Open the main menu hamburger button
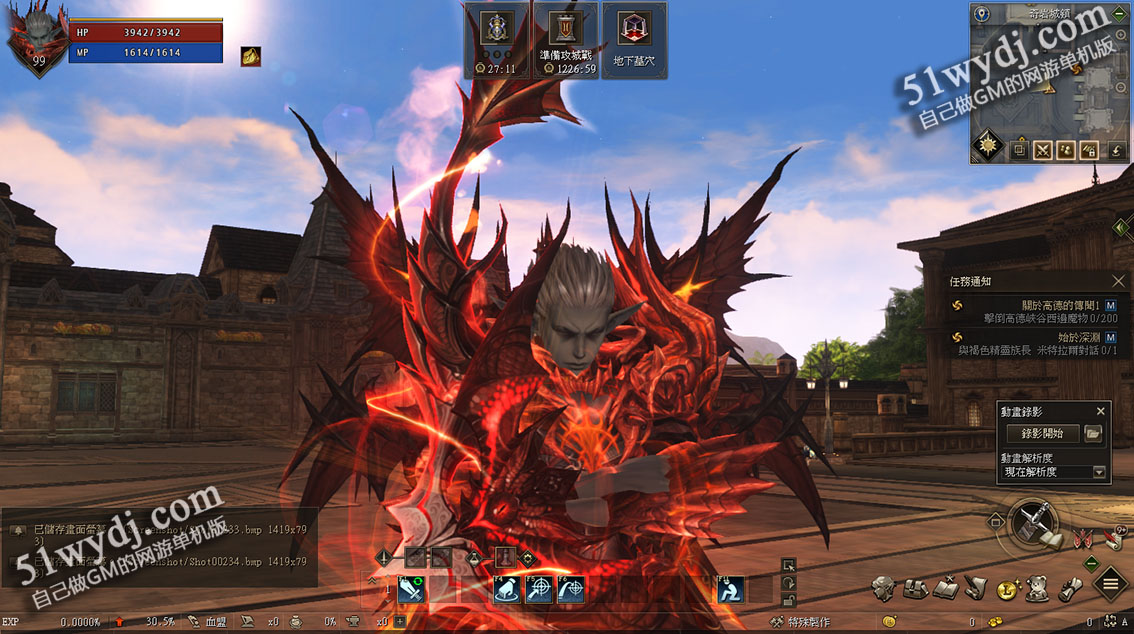The width and height of the screenshot is (1134, 634). 1111,584
